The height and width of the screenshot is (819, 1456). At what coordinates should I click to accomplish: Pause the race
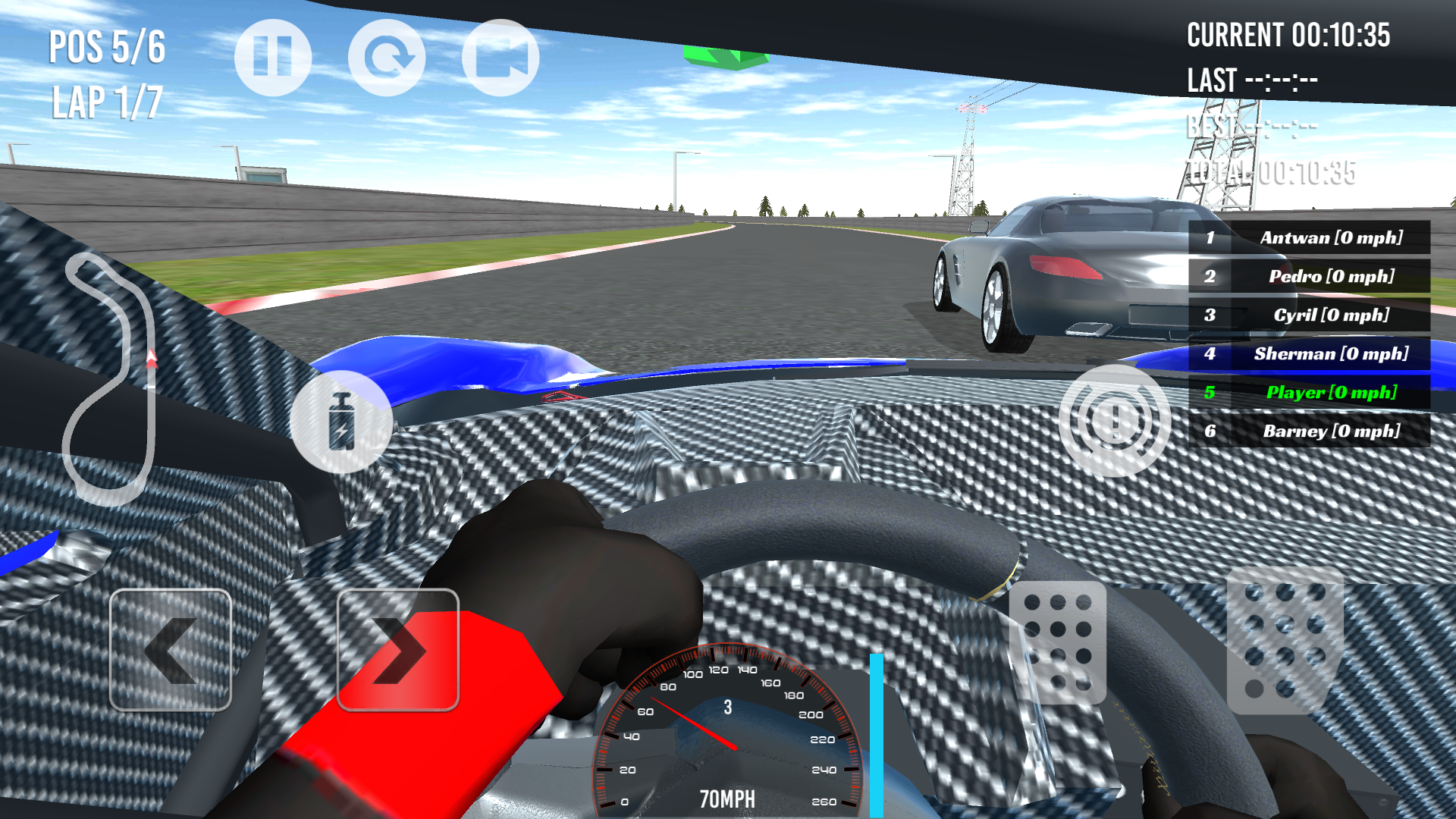coord(272,56)
